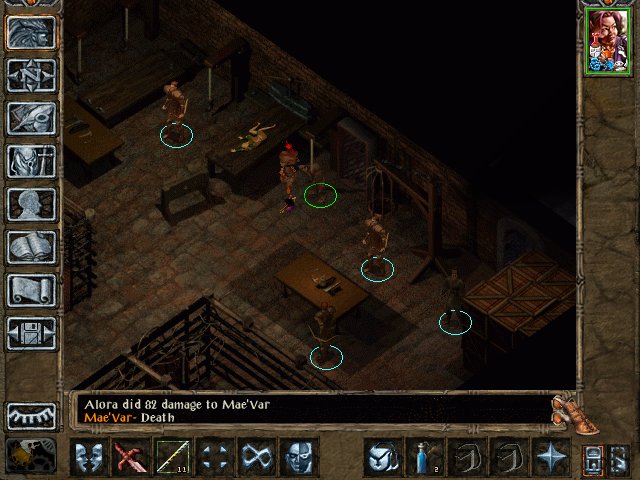Viewport: 640px width, 480px height.
Task: Open the mage spellbook
Action: 32,247
